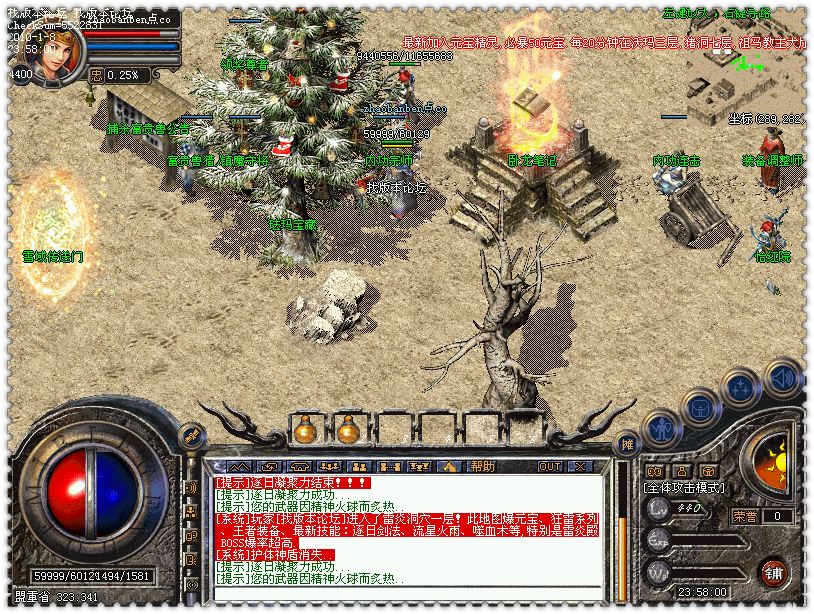This screenshot has width=814, height=614.
Task: Open the bag round blue button
Action: [x=701, y=408]
